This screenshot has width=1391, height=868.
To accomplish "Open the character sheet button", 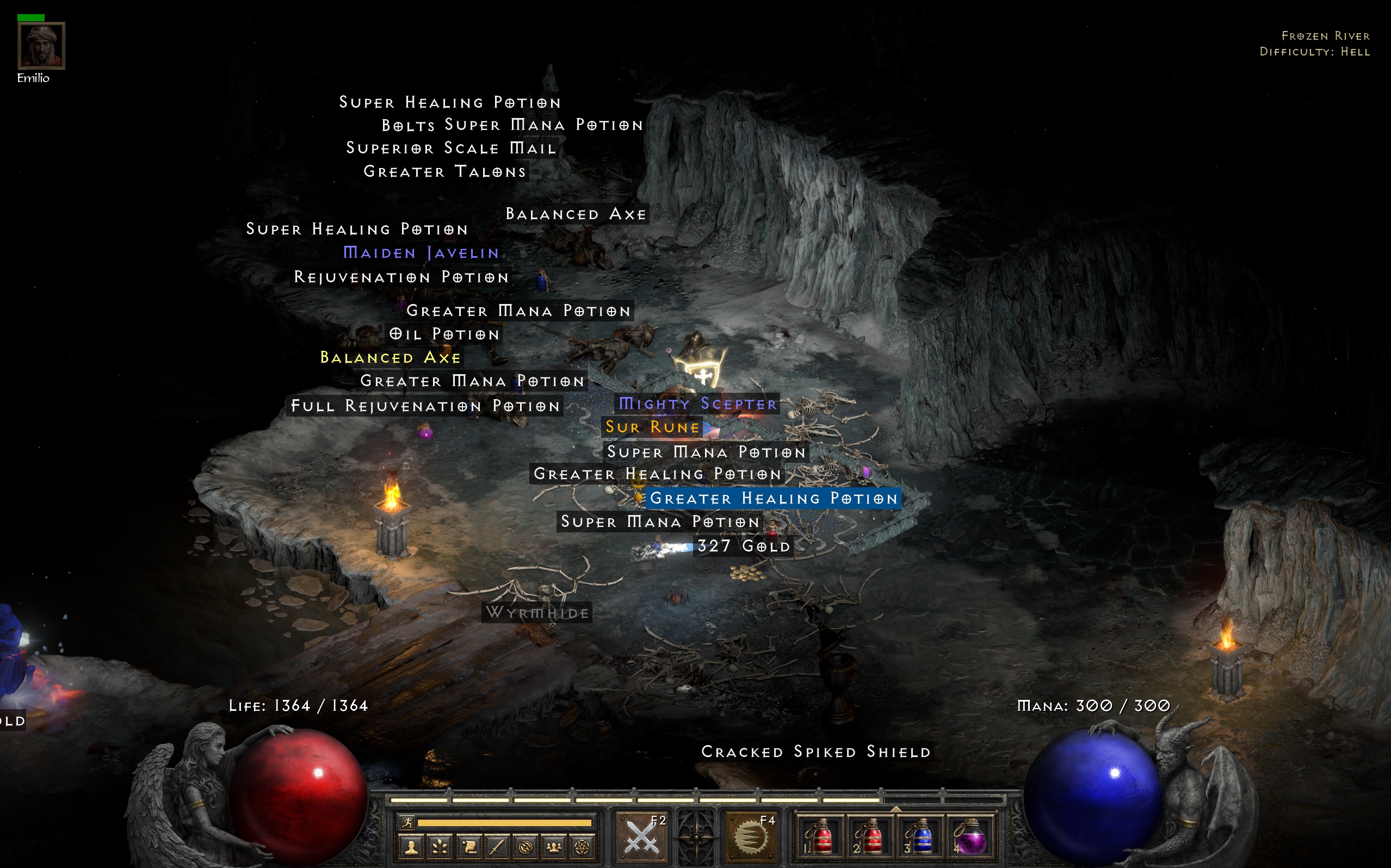I will [x=411, y=847].
